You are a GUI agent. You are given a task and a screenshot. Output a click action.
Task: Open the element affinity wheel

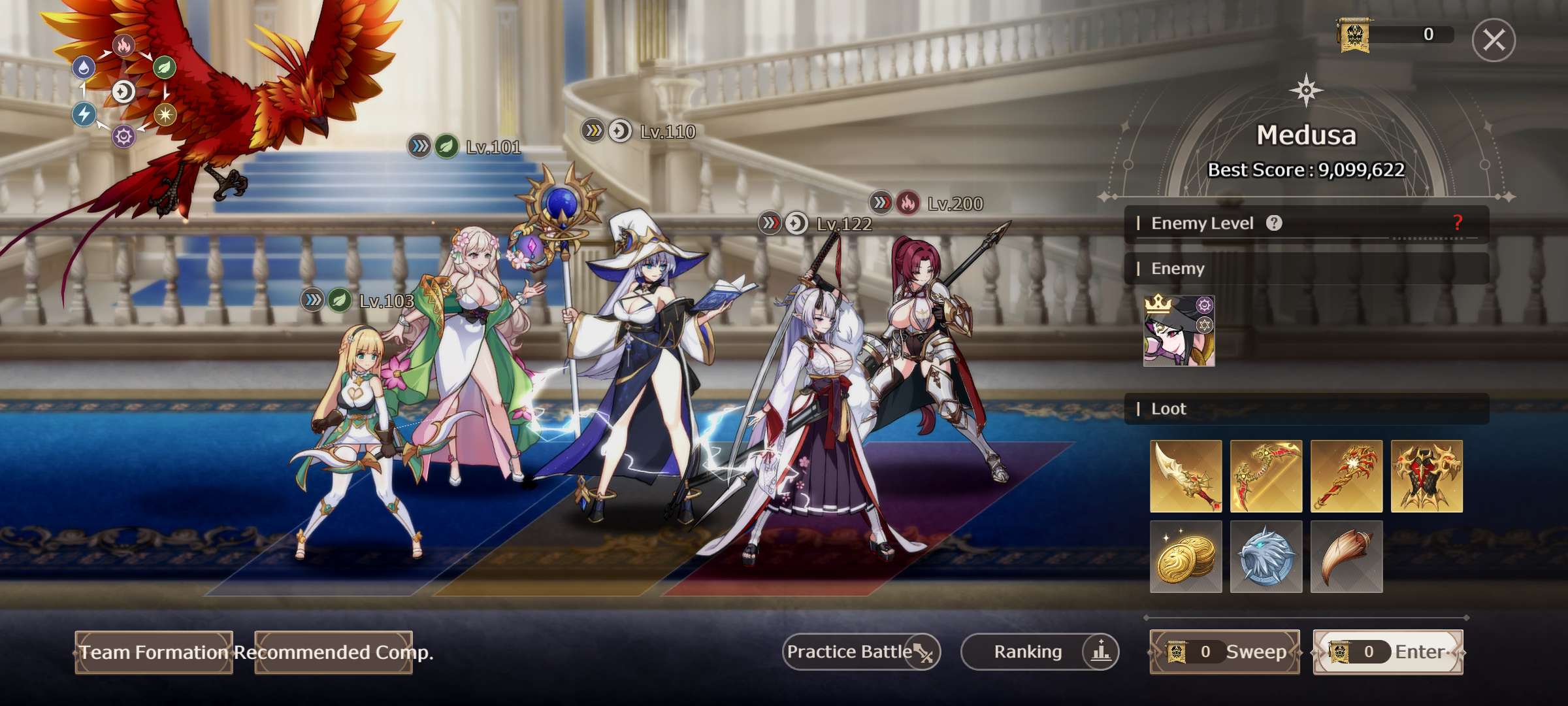(123, 92)
